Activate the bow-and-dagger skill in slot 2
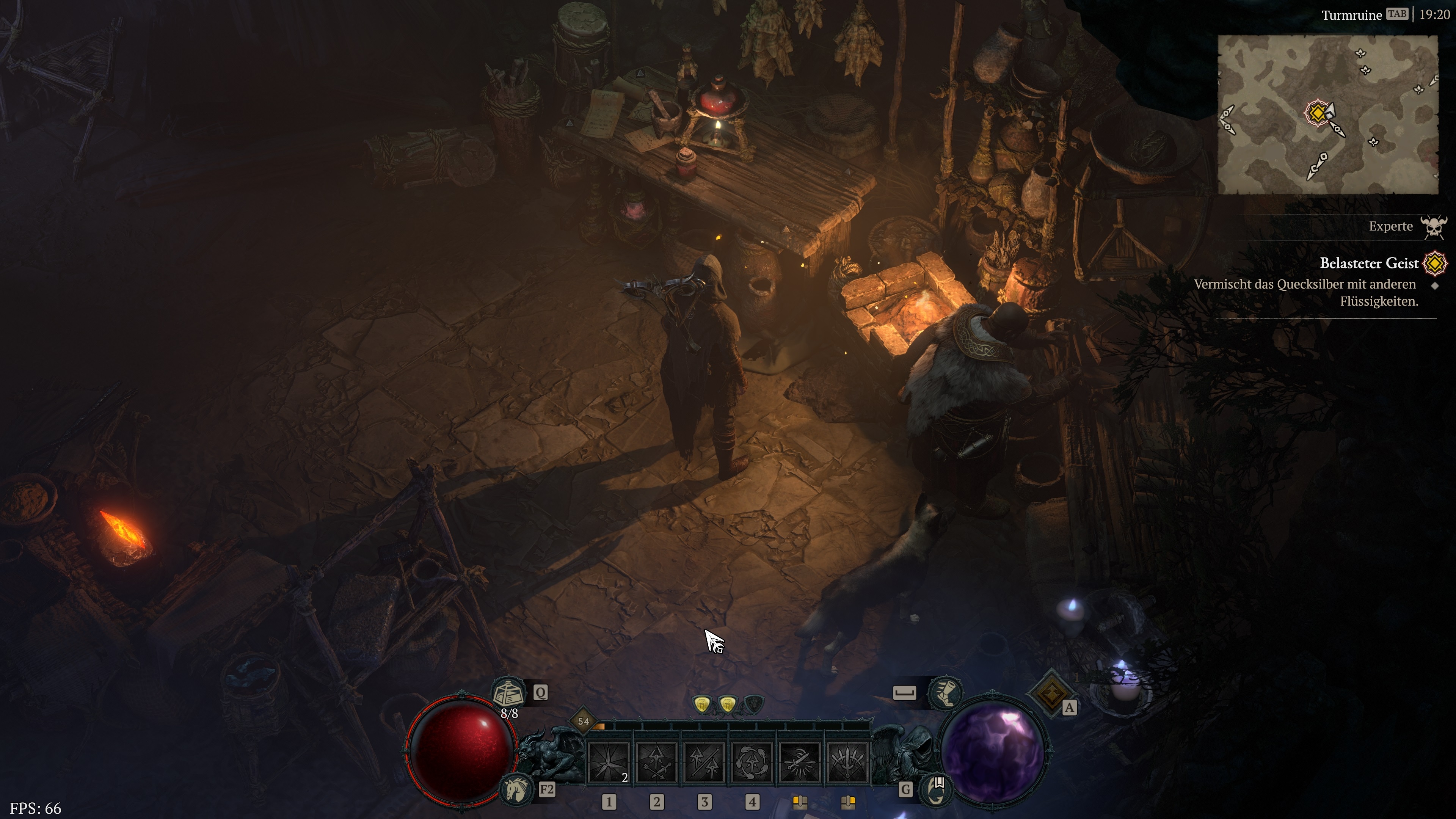 [656, 762]
